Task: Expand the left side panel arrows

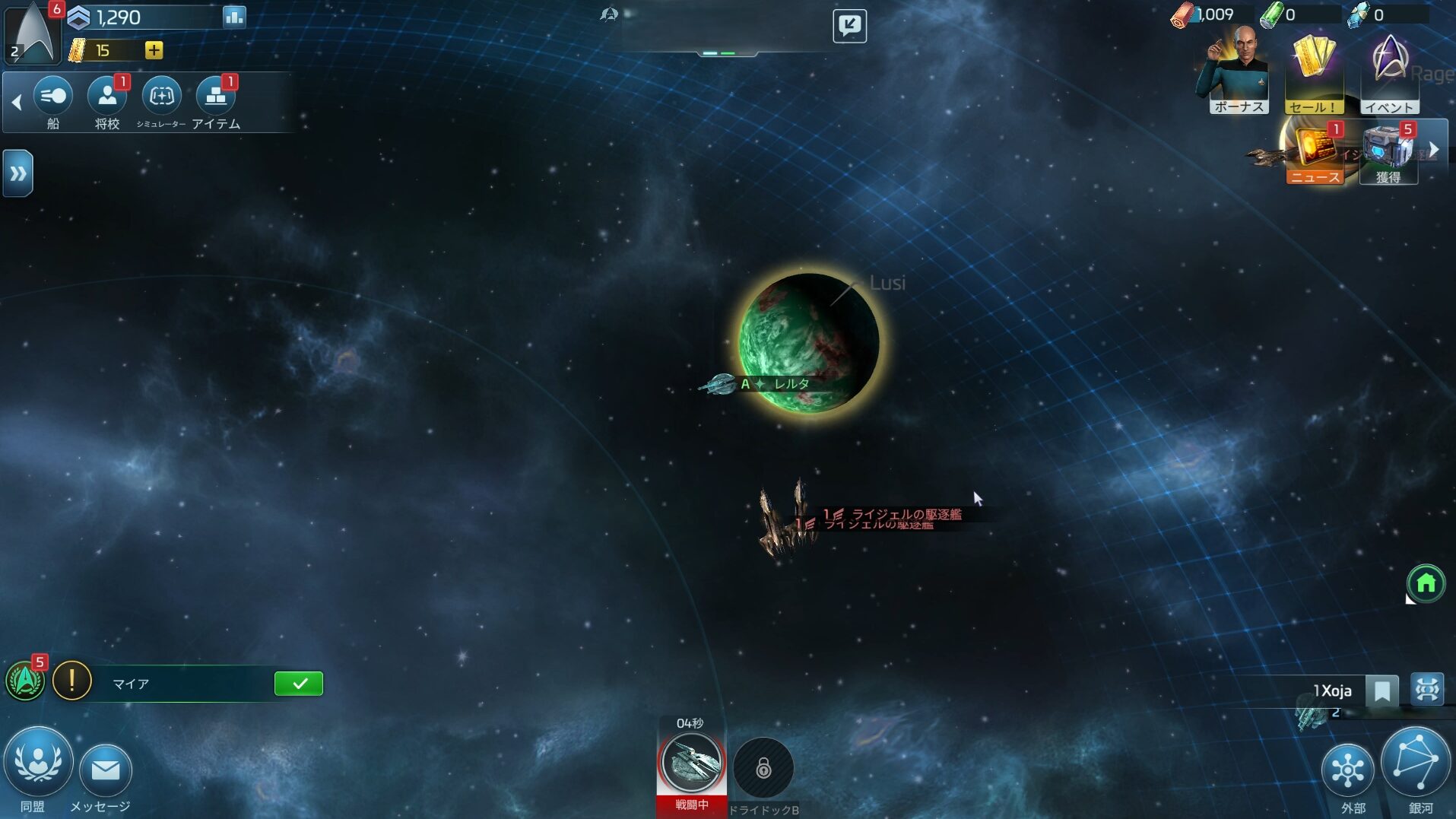Action: pyautogui.click(x=17, y=173)
